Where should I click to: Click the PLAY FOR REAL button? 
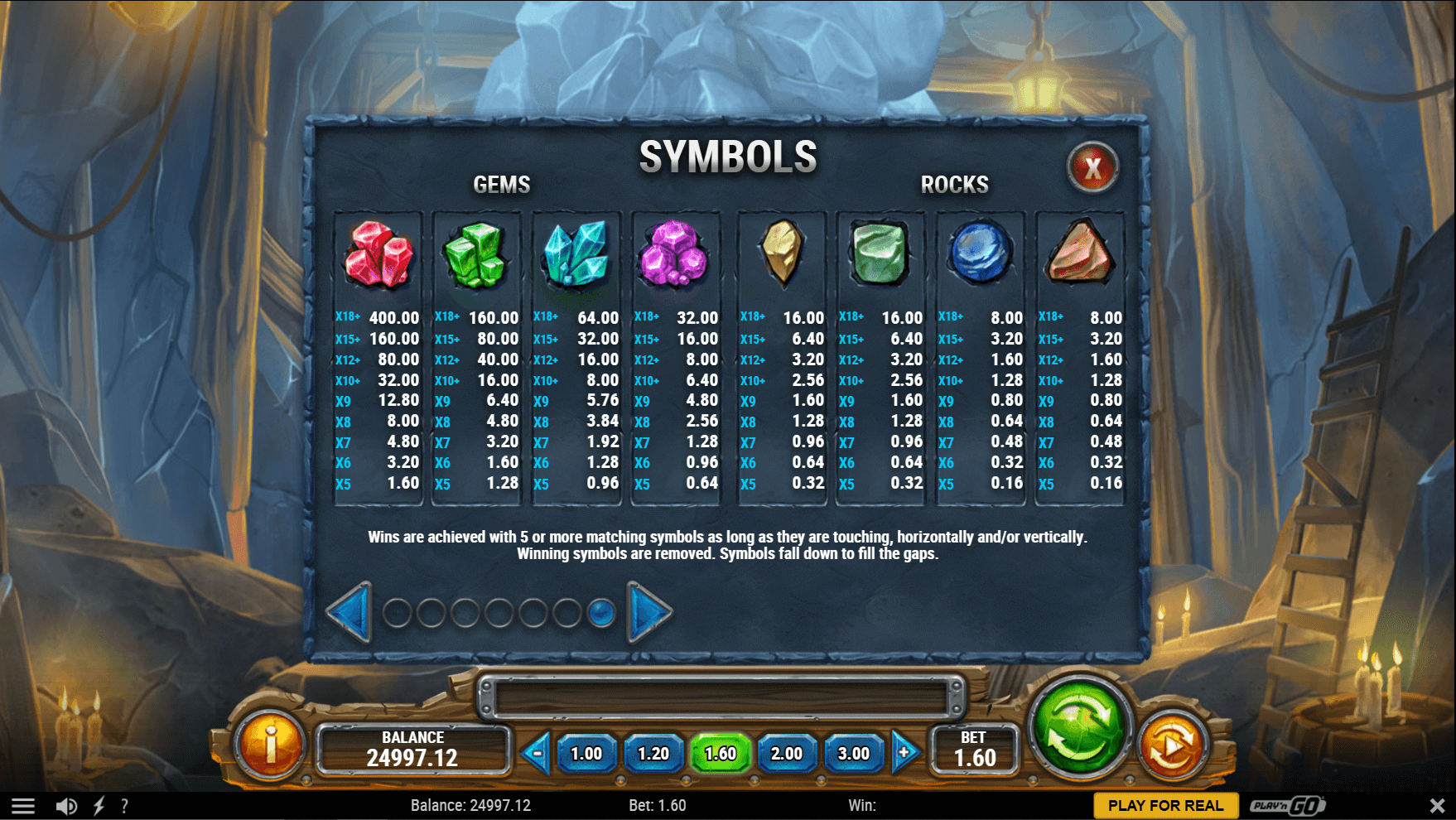pyautogui.click(x=1167, y=804)
